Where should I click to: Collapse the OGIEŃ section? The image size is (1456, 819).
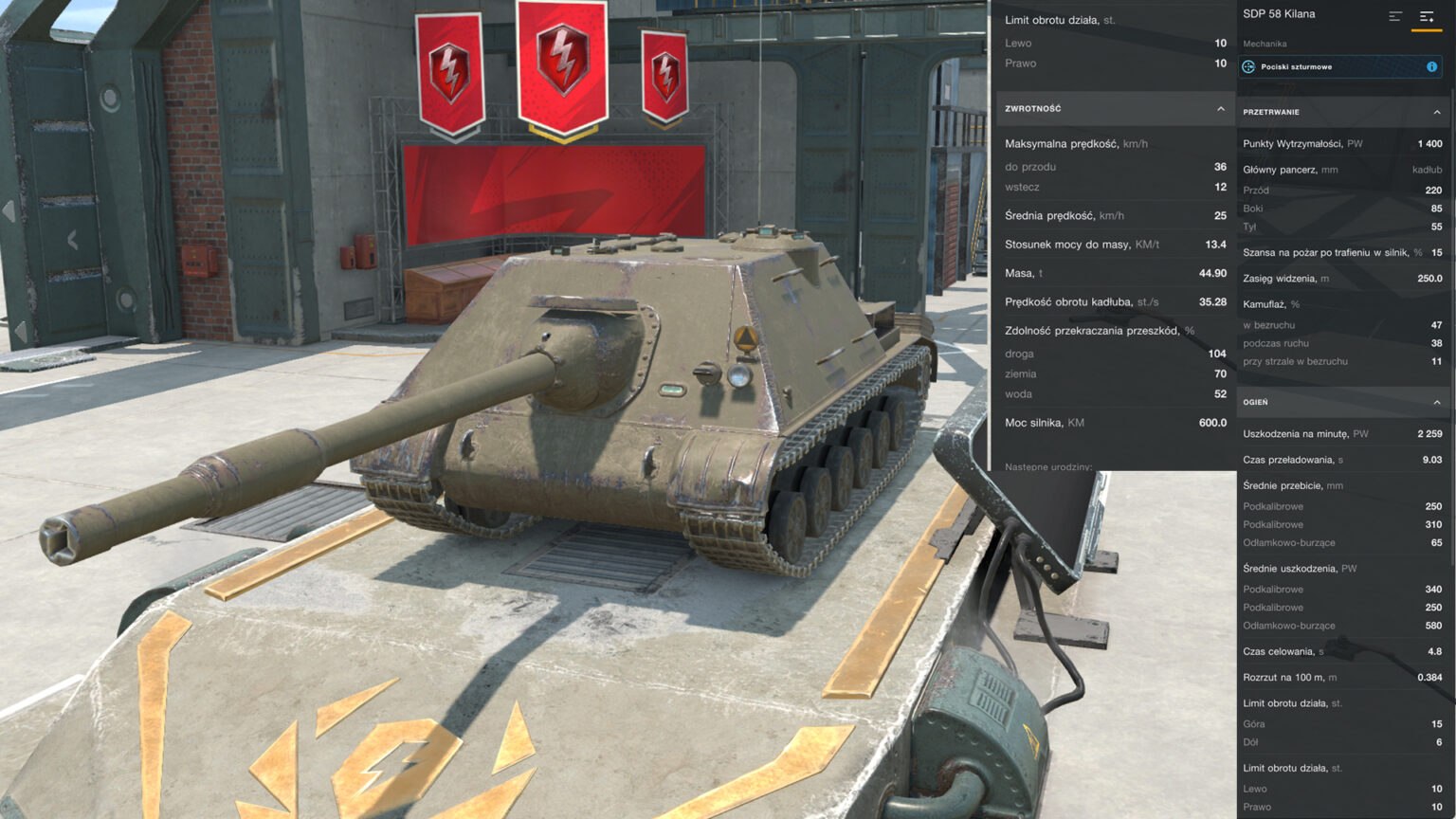(1437, 402)
